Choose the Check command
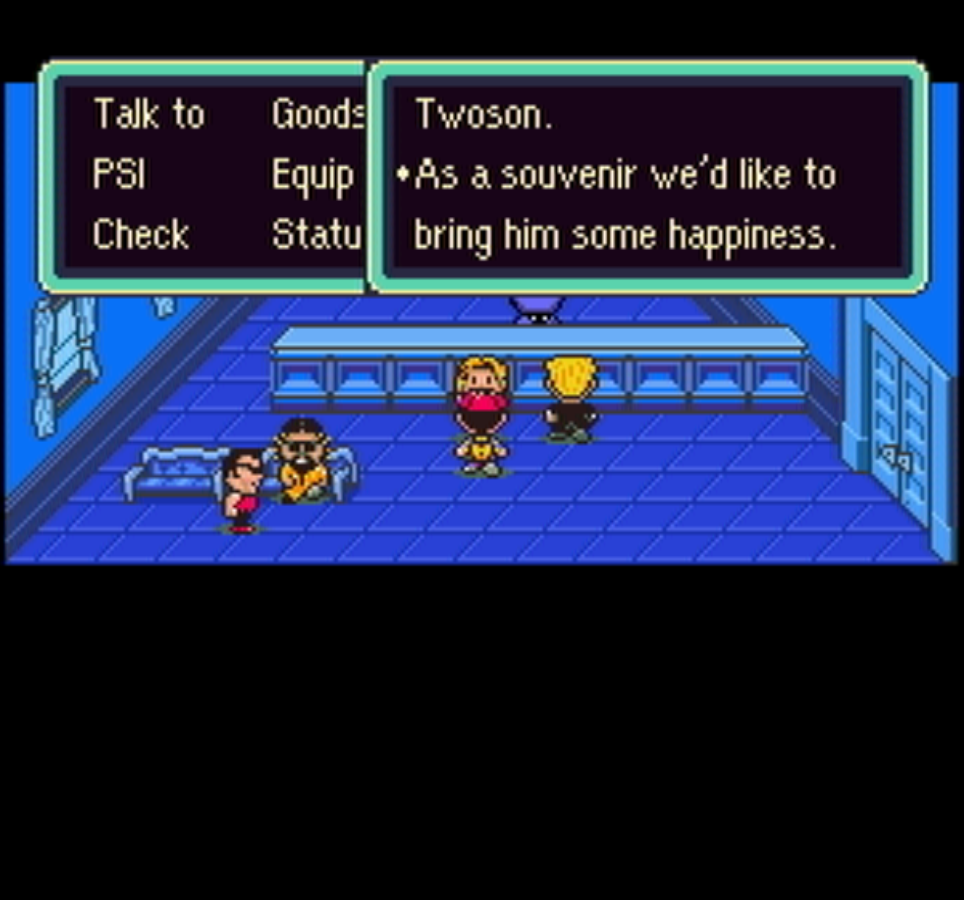This screenshot has width=964, height=900. click(x=141, y=235)
